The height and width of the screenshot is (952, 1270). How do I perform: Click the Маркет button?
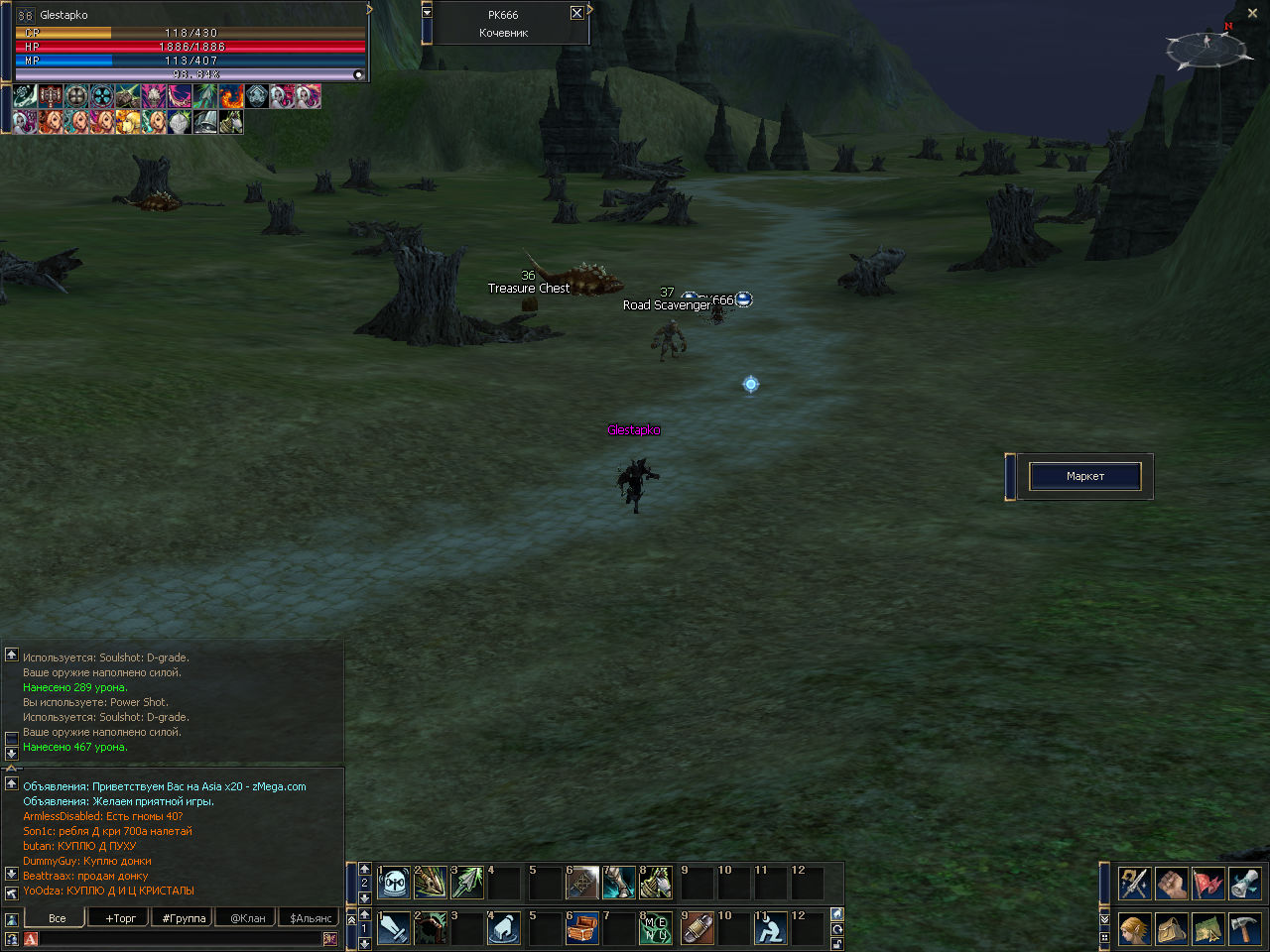coord(1084,476)
